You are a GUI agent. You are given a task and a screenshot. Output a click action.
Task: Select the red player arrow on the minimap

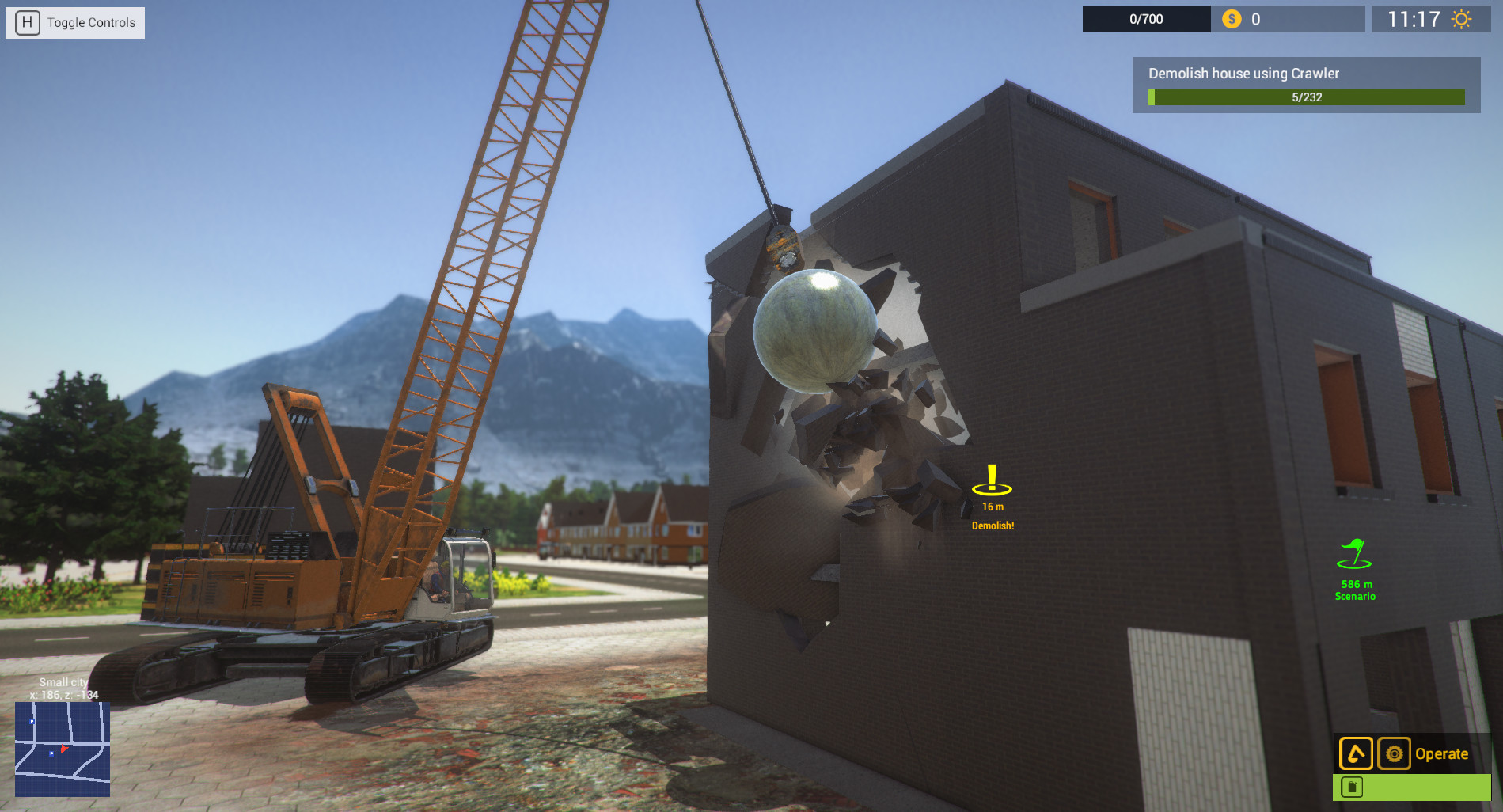[65, 749]
